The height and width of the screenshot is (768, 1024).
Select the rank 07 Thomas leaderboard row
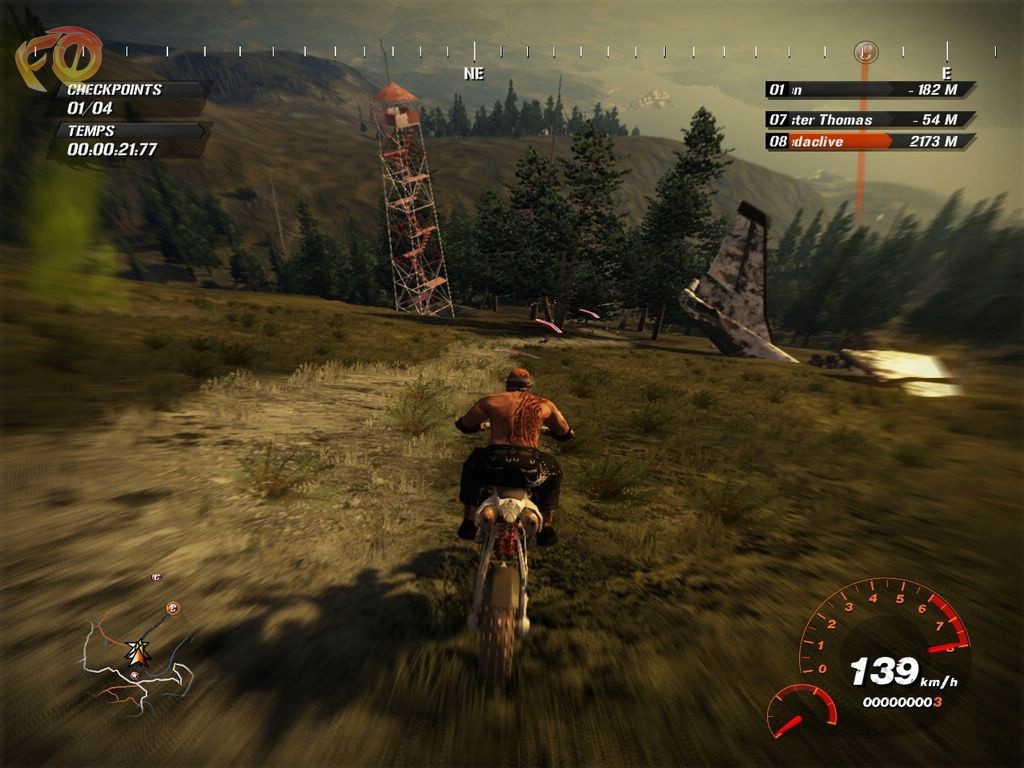pos(870,120)
